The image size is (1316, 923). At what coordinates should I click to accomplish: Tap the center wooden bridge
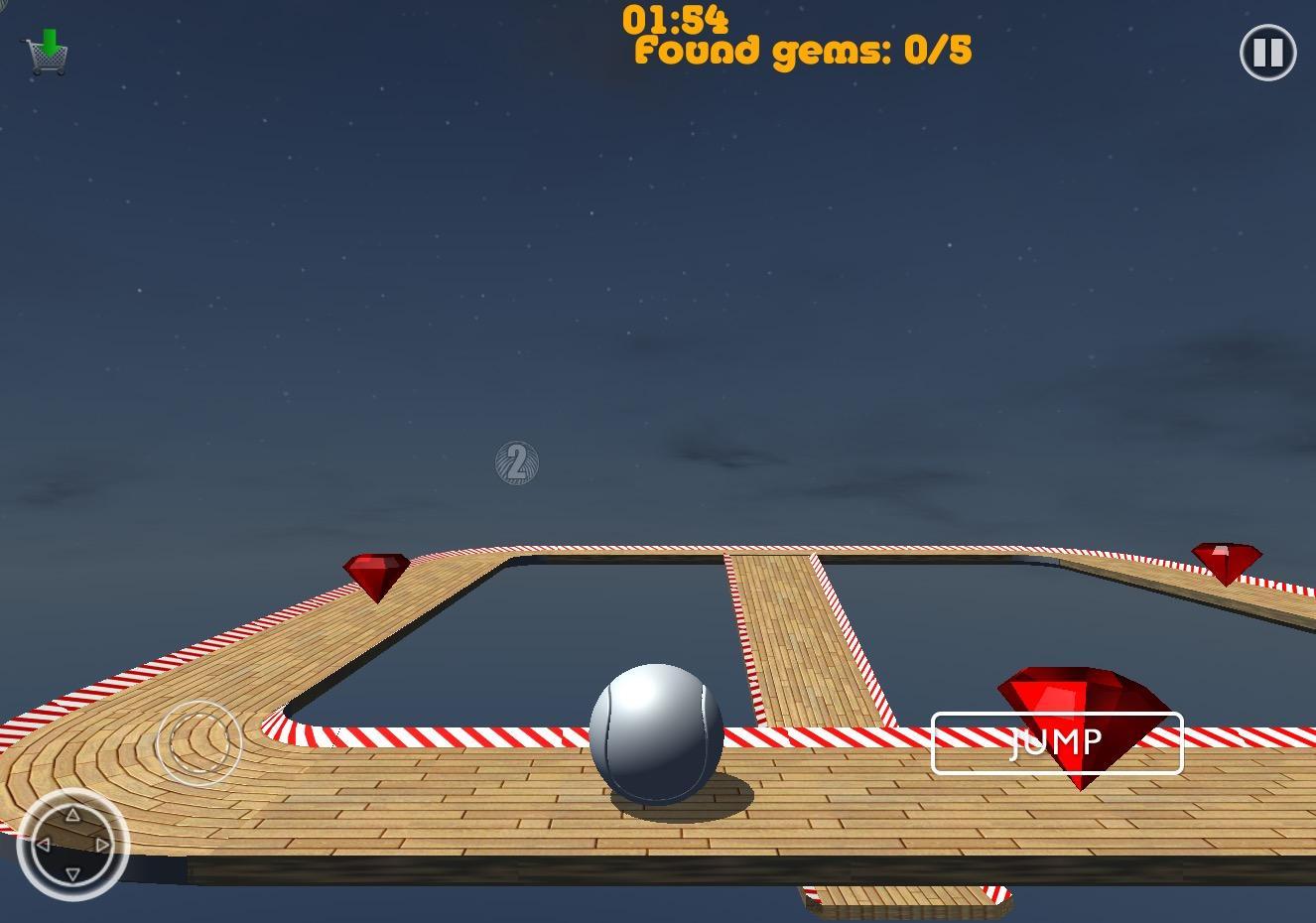pyautogui.click(x=799, y=635)
